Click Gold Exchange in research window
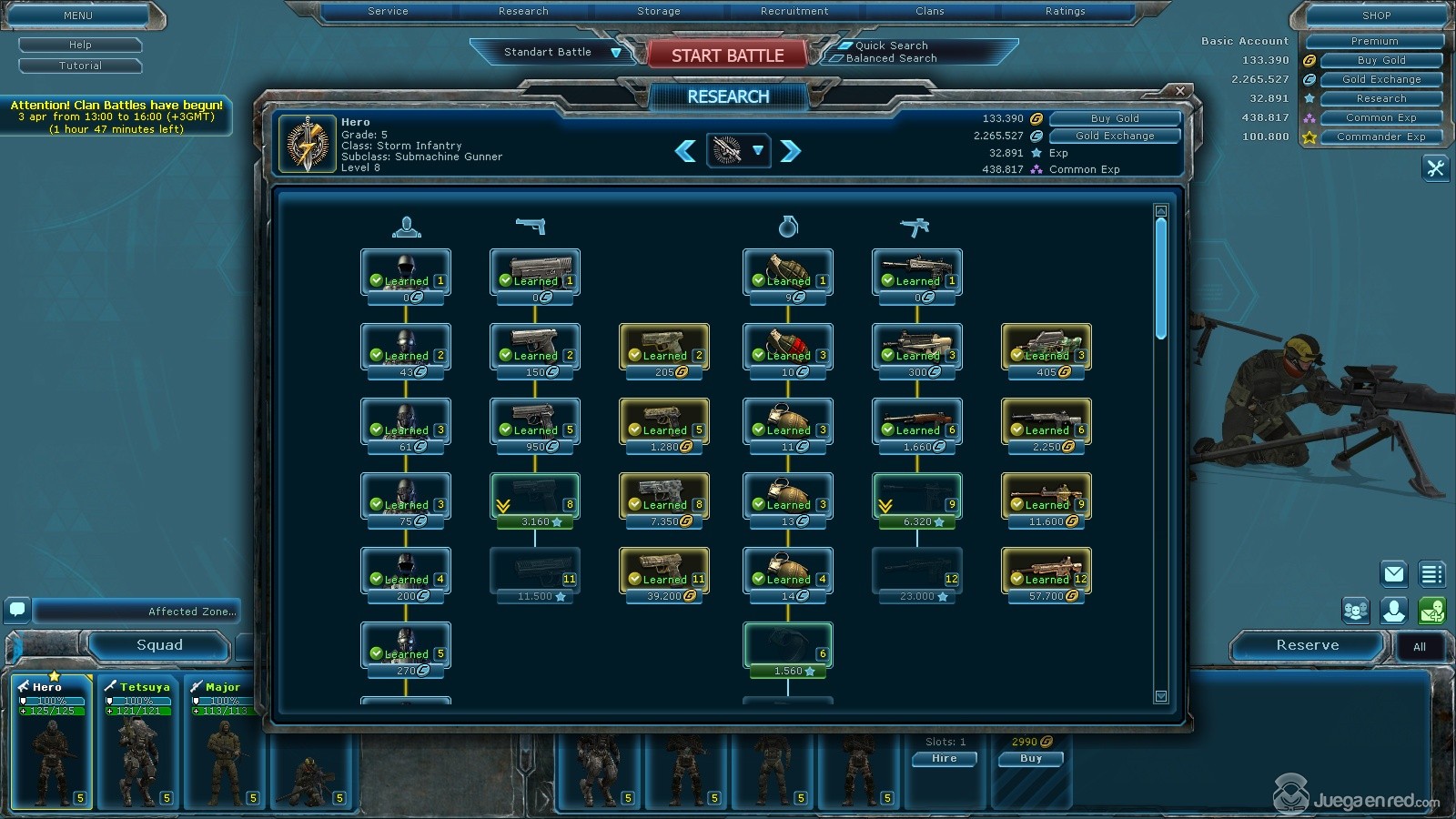 click(1115, 136)
